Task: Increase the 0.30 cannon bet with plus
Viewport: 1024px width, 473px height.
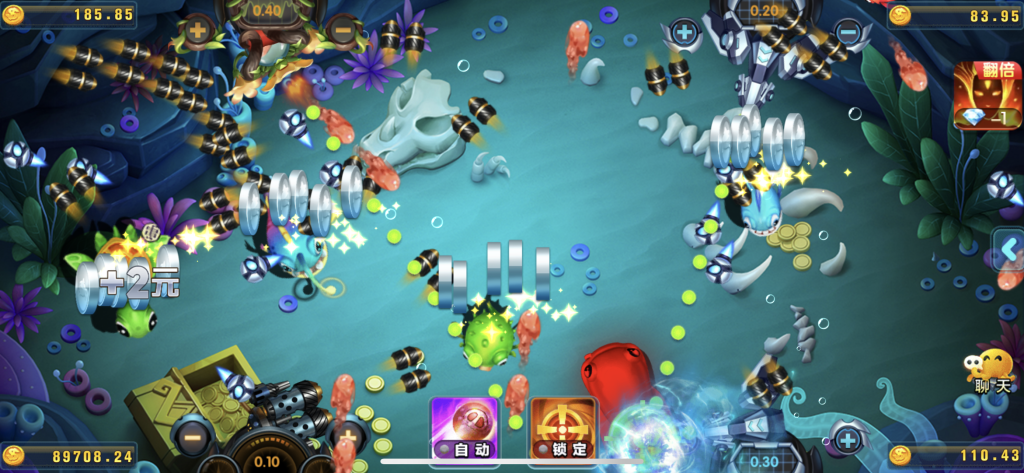Action: coord(848,437)
